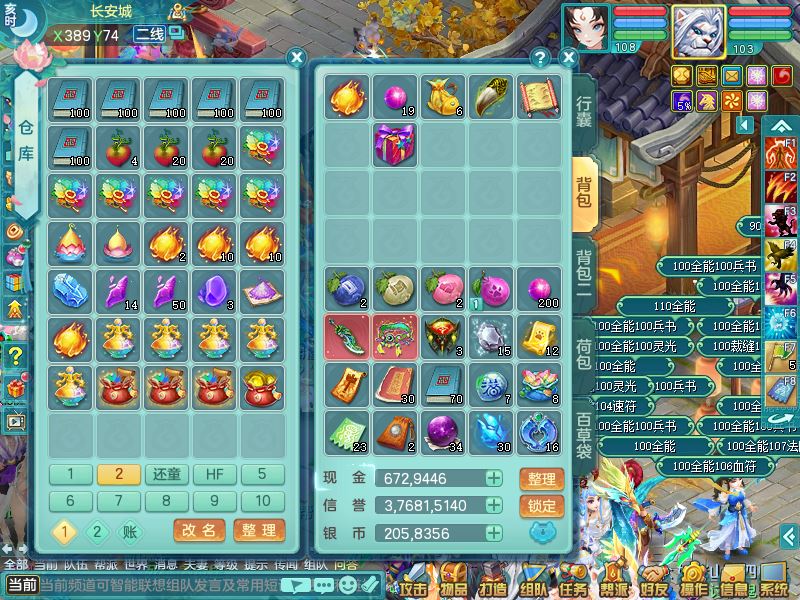Click the 改名 rename button
This screenshot has height=600, width=800.
tap(197, 530)
